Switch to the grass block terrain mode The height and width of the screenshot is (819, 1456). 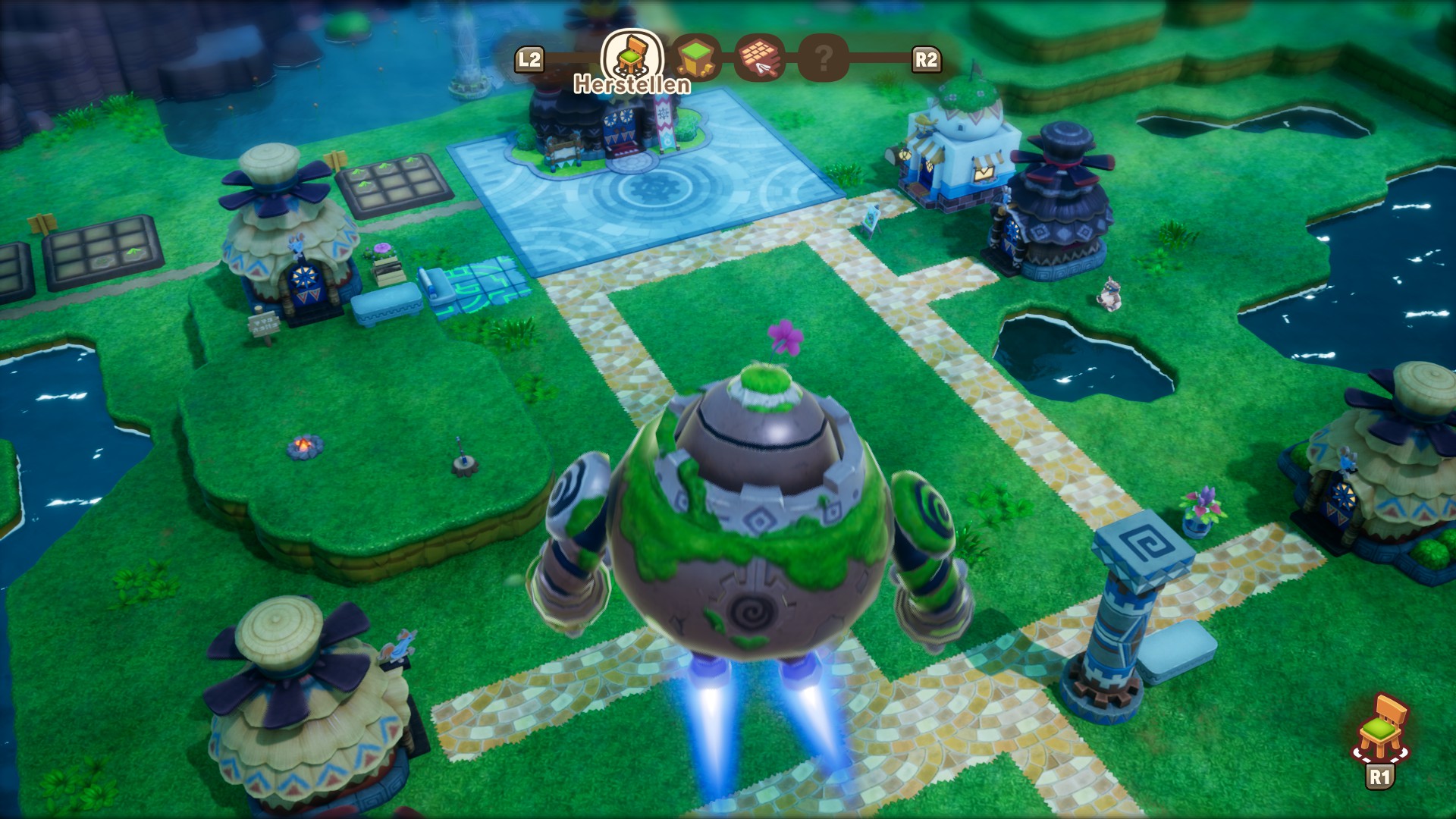(x=696, y=58)
